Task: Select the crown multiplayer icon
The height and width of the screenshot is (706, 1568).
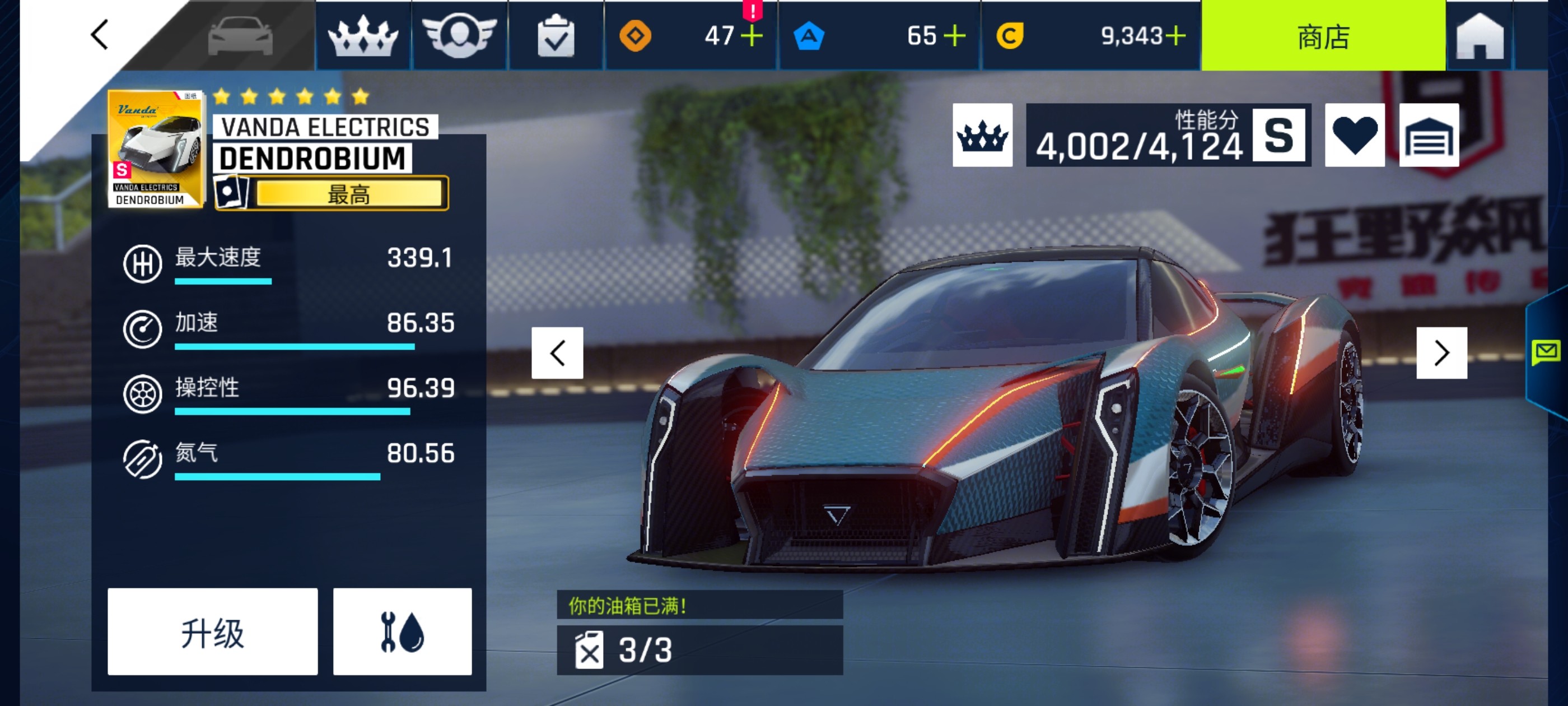Action: 362,36
